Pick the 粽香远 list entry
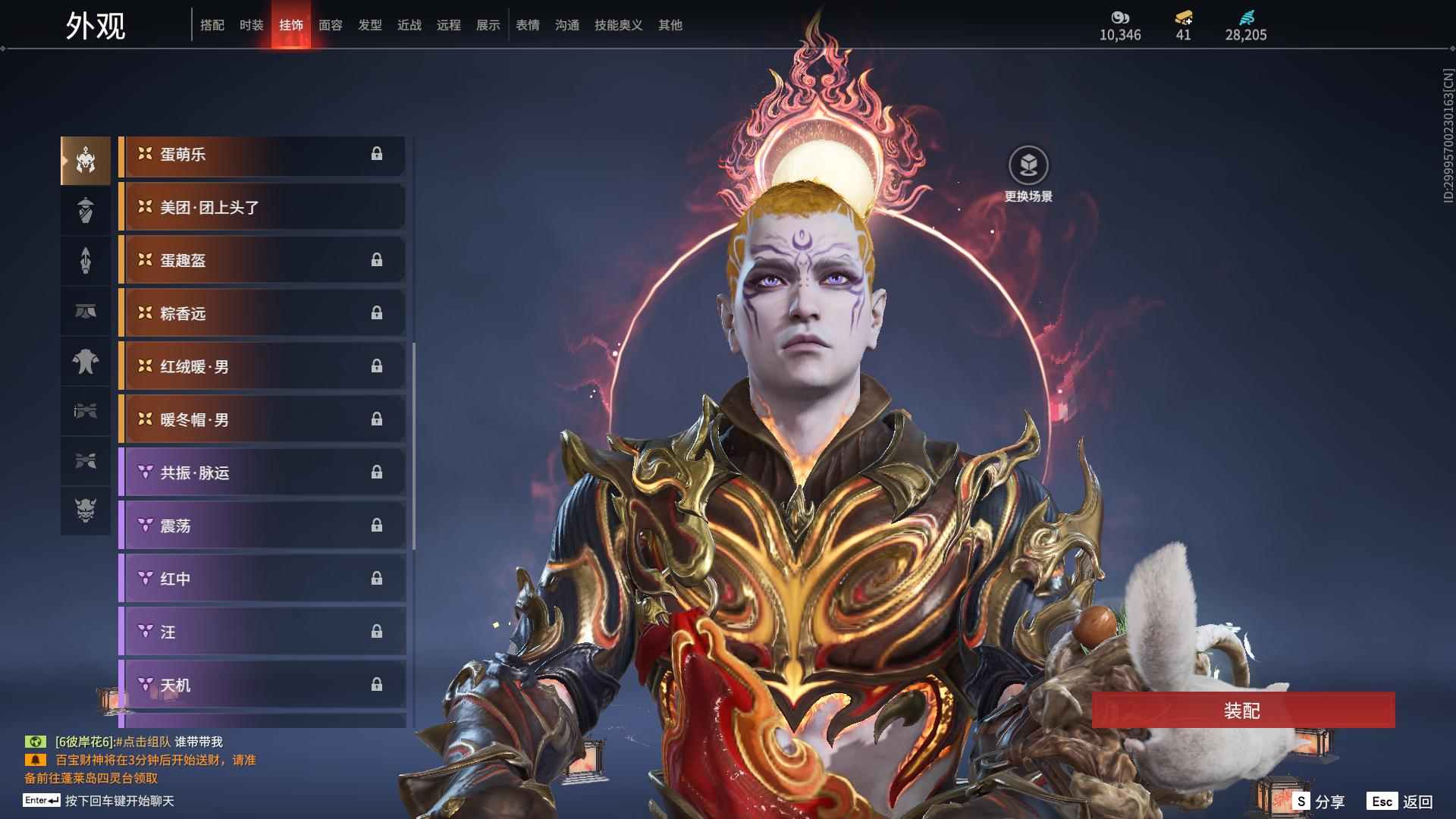 (x=262, y=313)
